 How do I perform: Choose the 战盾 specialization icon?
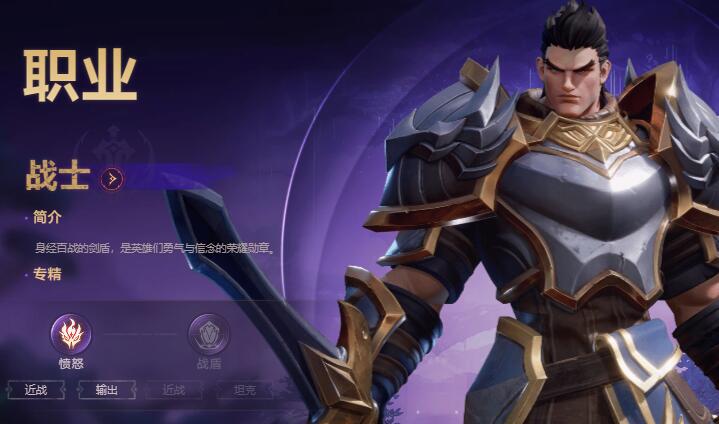pyautogui.click(x=209, y=333)
